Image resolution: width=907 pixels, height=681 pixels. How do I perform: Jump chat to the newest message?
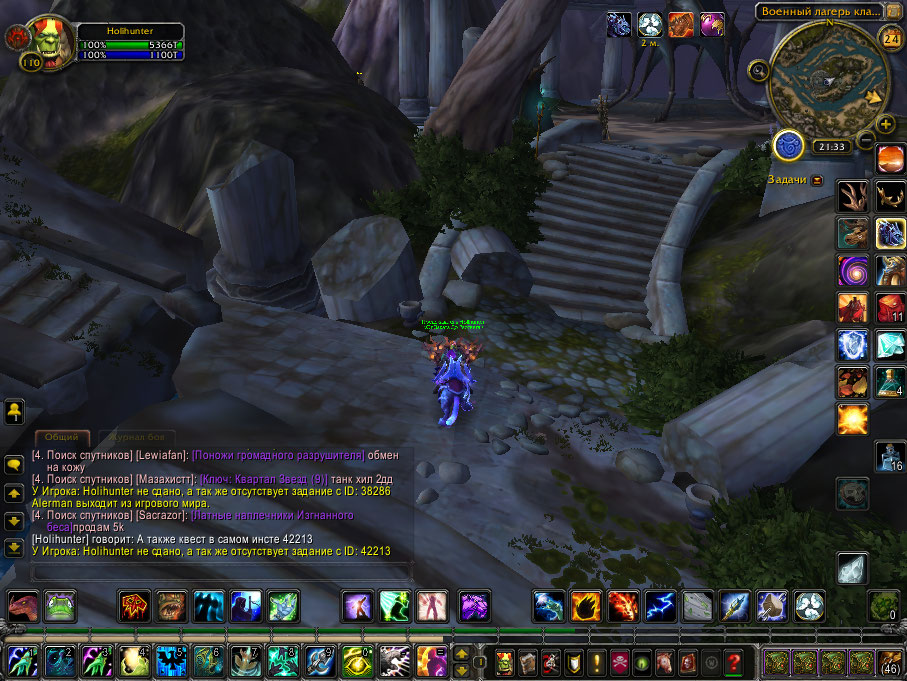click(x=15, y=548)
